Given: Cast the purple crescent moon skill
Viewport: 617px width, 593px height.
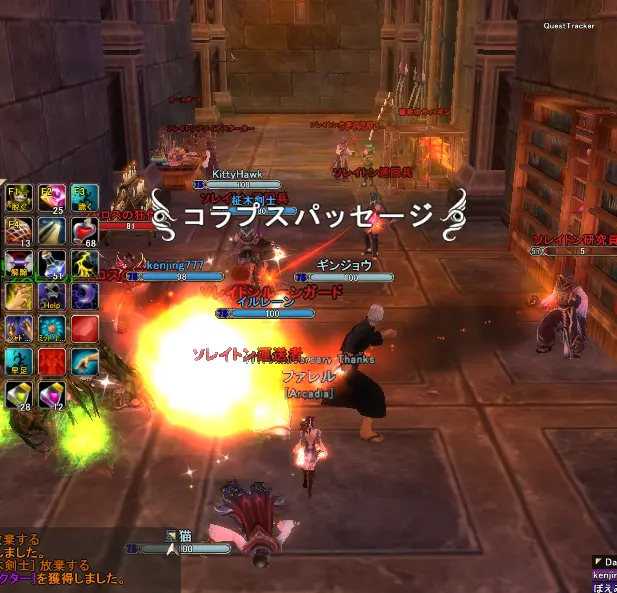Looking at the screenshot, I should click(84, 296).
